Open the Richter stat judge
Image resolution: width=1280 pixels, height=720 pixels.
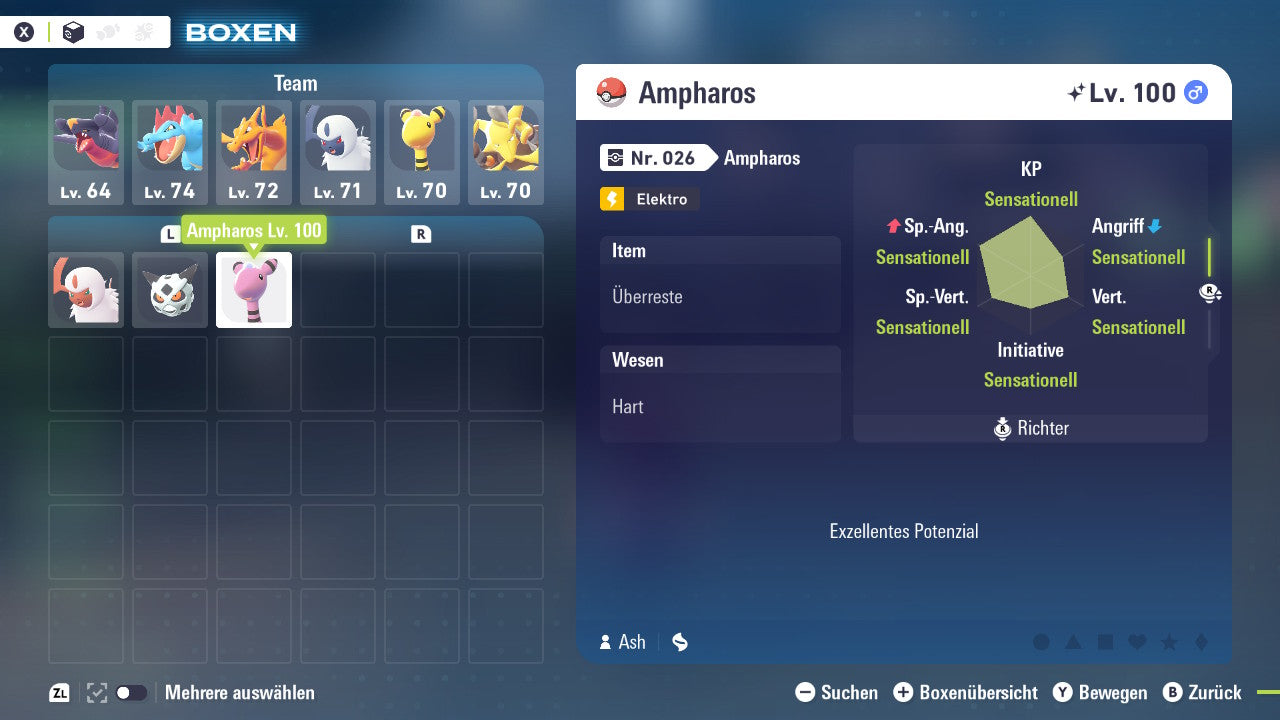click(x=1030, y=428)
